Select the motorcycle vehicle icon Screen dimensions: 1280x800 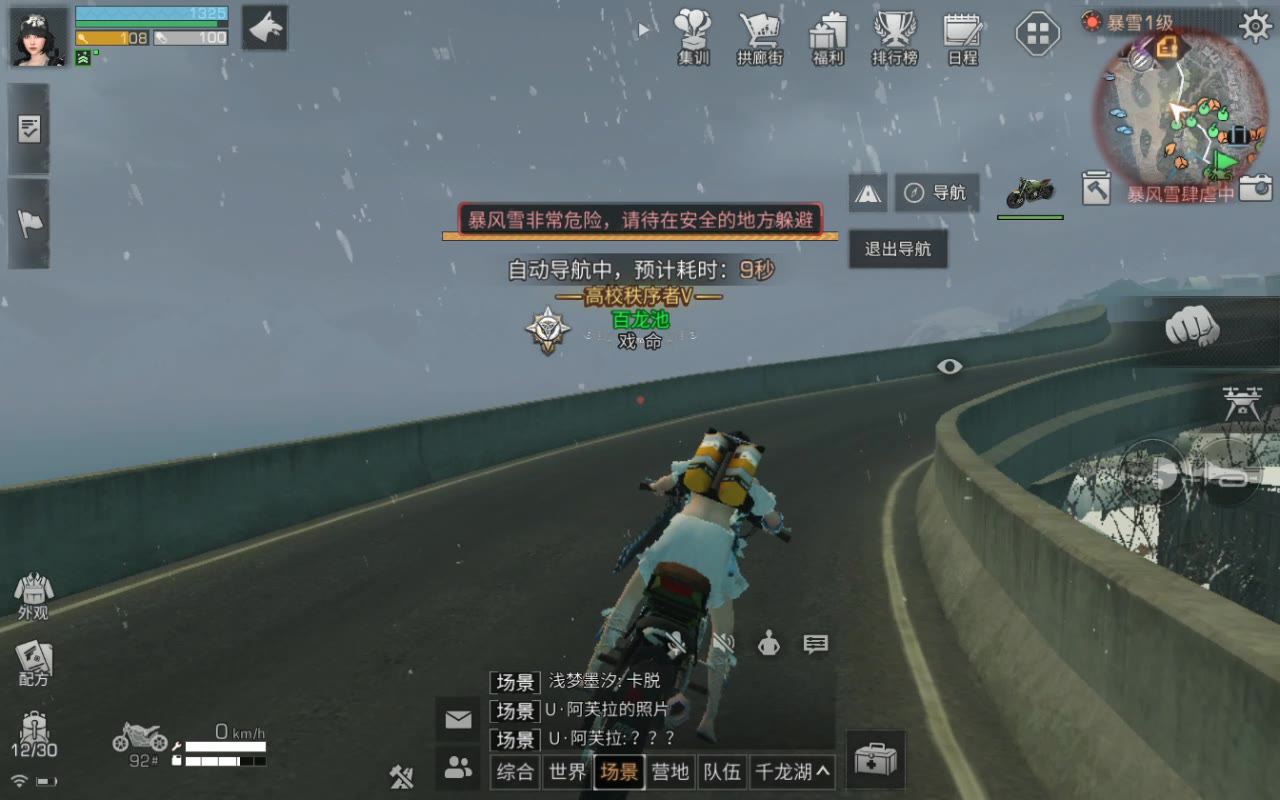(x=1029, y=190)
